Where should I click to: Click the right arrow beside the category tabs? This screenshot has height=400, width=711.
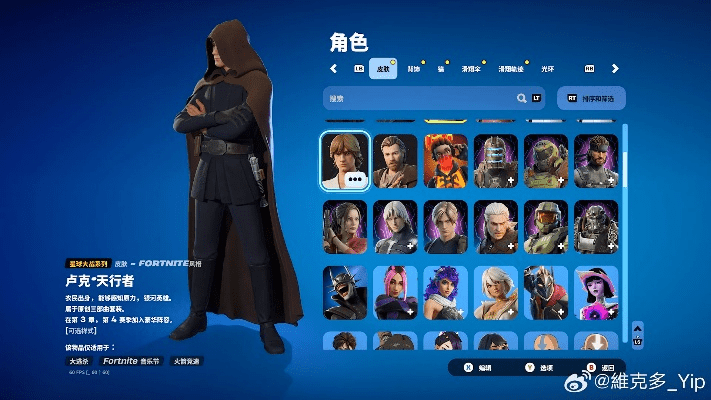[615, 68]
